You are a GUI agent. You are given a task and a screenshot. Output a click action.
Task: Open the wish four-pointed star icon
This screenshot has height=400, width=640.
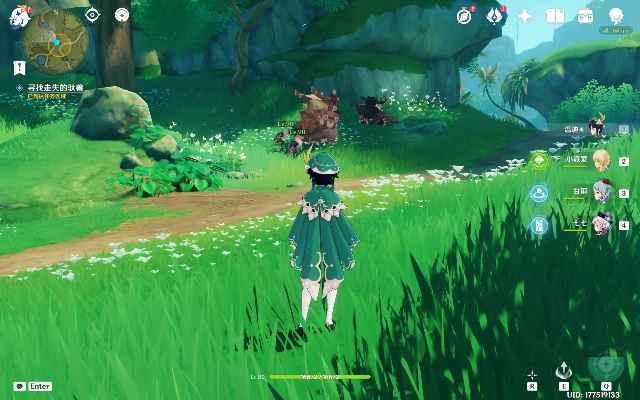click(x=524, y=15)
